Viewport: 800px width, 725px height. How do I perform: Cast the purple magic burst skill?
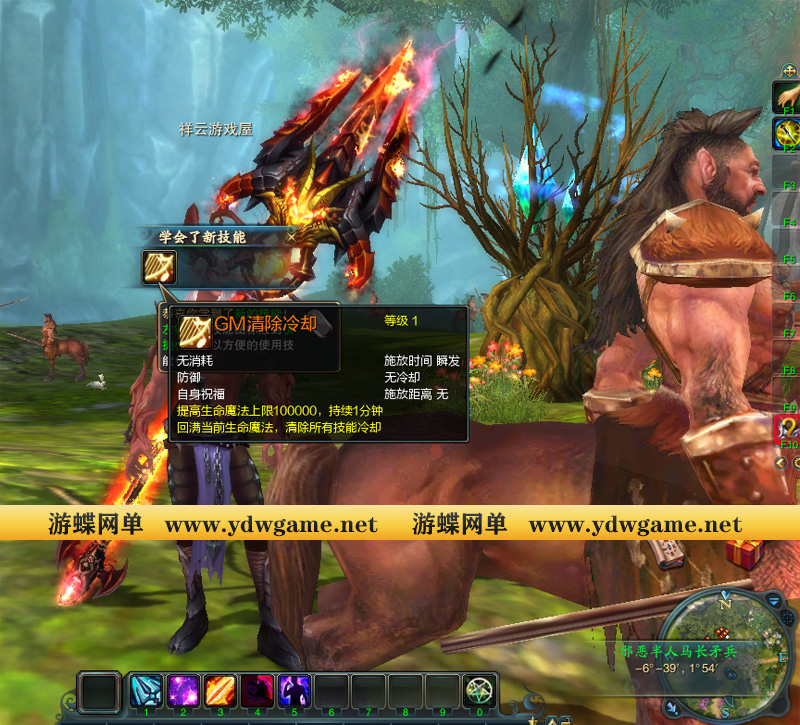184,691
